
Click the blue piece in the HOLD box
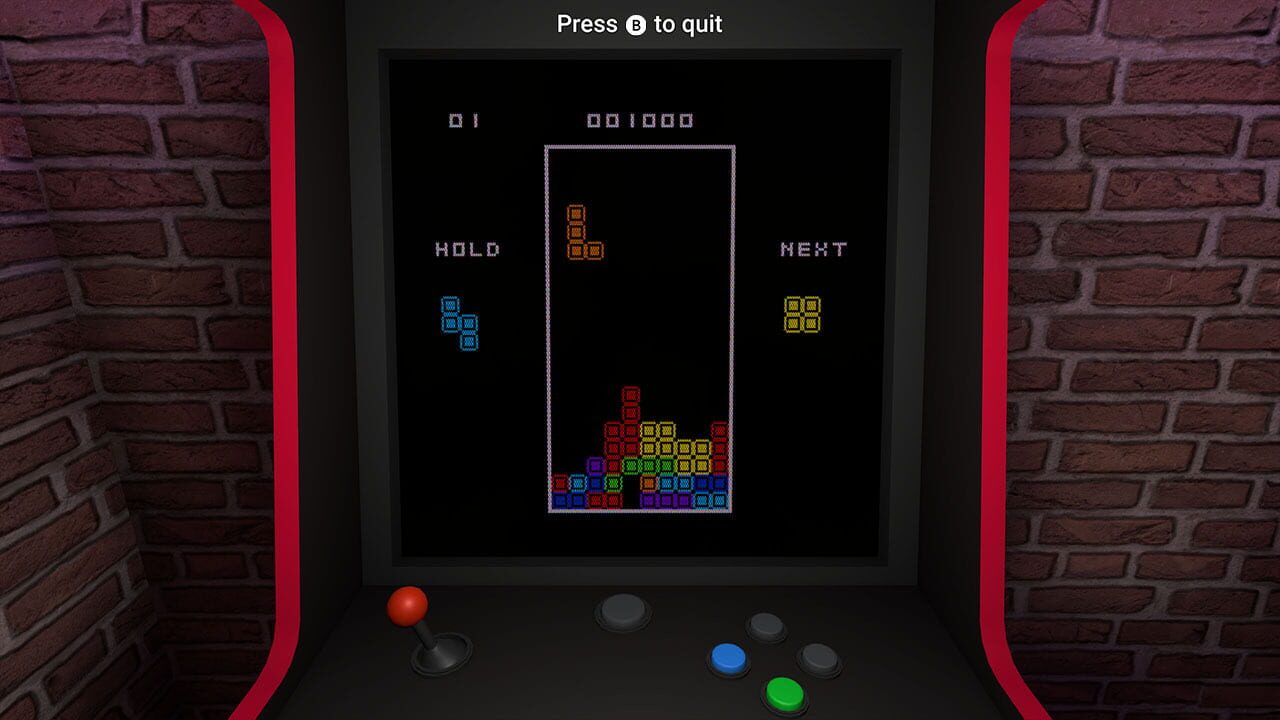(462, 322)
